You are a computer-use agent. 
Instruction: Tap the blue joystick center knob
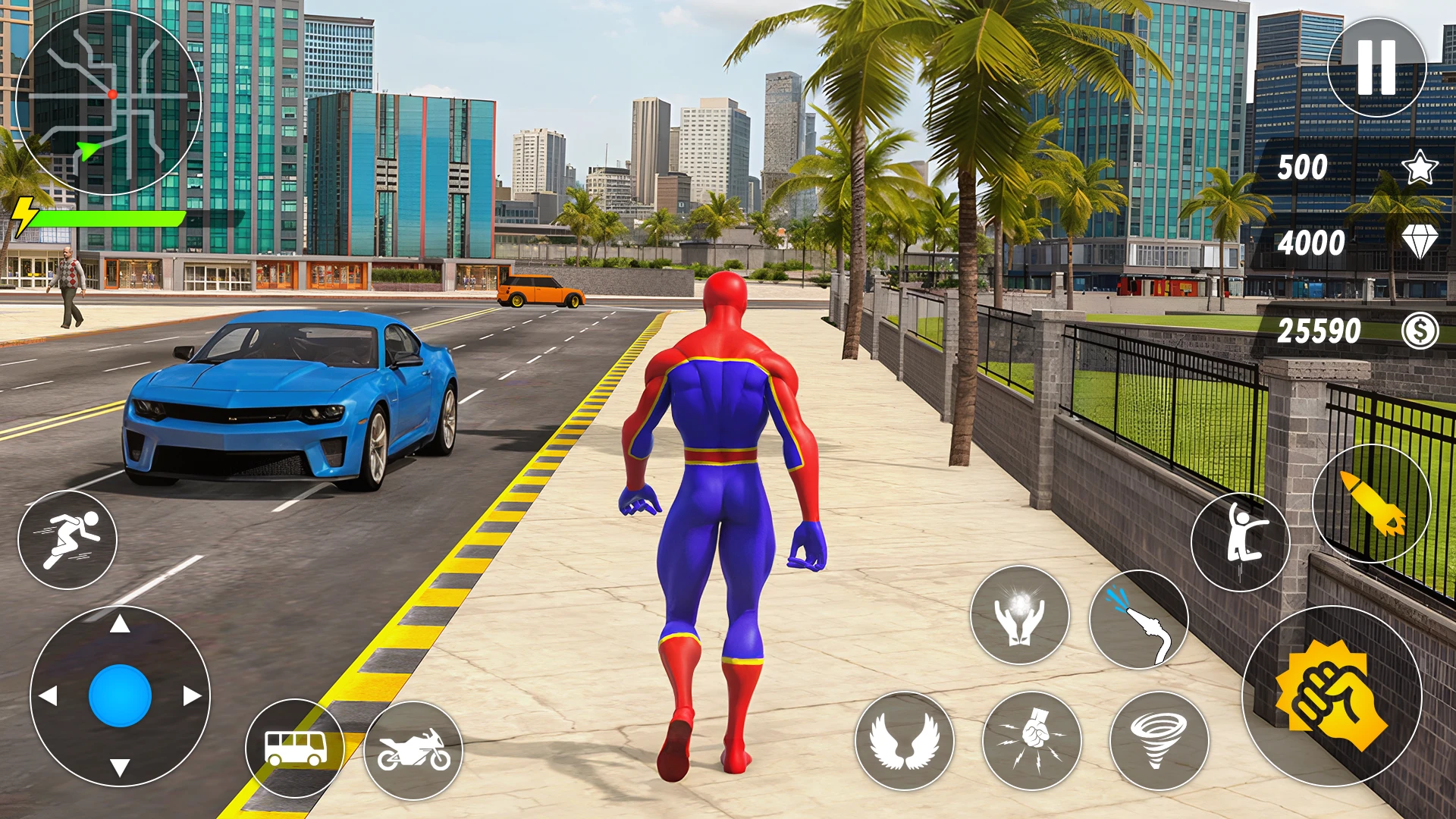coord(120,695)
